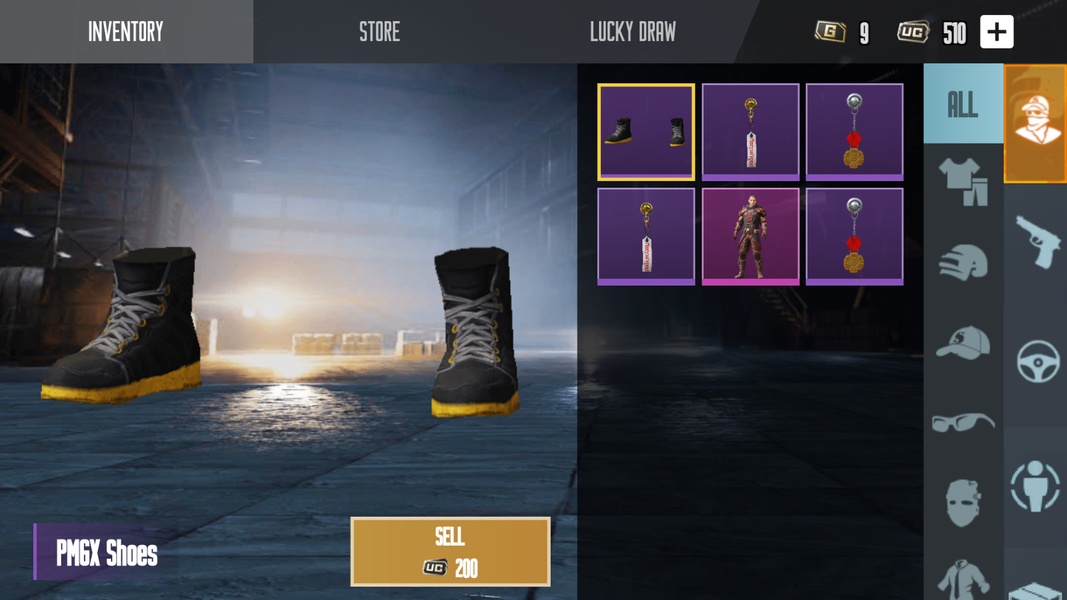This screenshot has width=1067, height=600.
Task: Sell the PMGX Shoes for 200 UC
Action: (x=450, y=551)
